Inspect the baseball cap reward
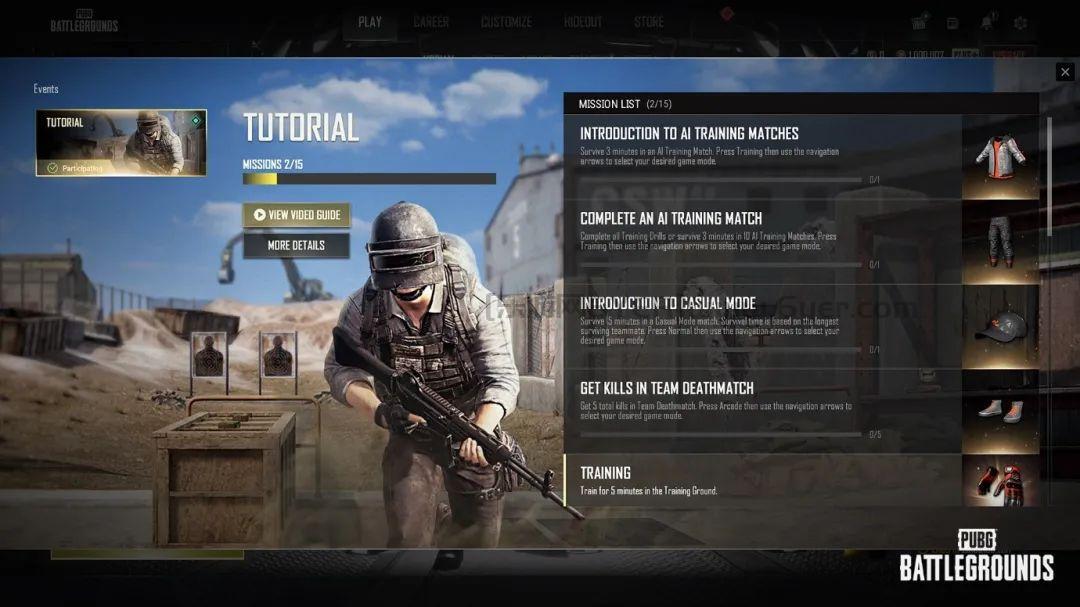Image resolution: width=1080 pixels, height=607 pixels. click(x=1000, y=327)
